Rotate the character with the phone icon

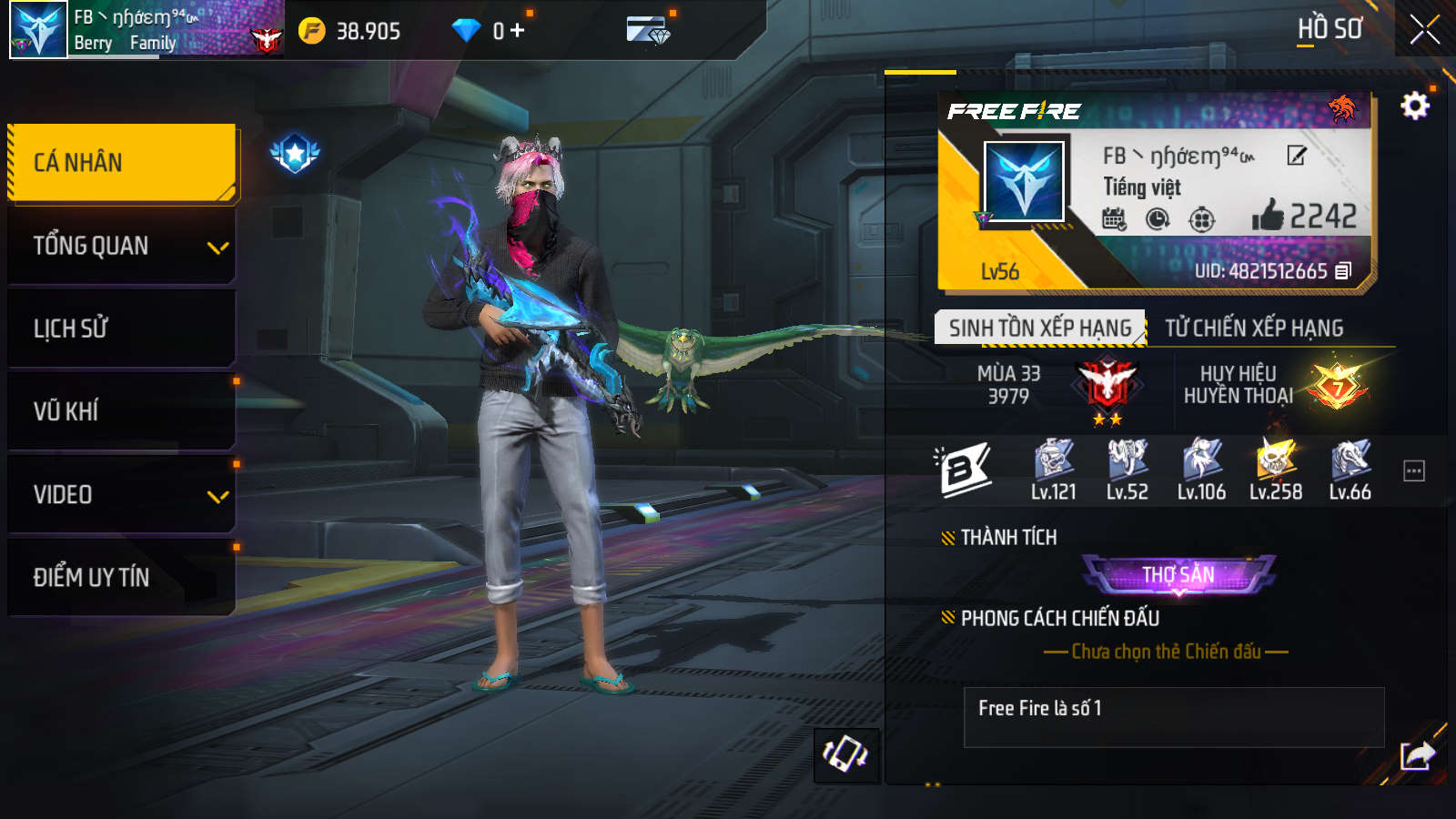[x=845, y=754]
